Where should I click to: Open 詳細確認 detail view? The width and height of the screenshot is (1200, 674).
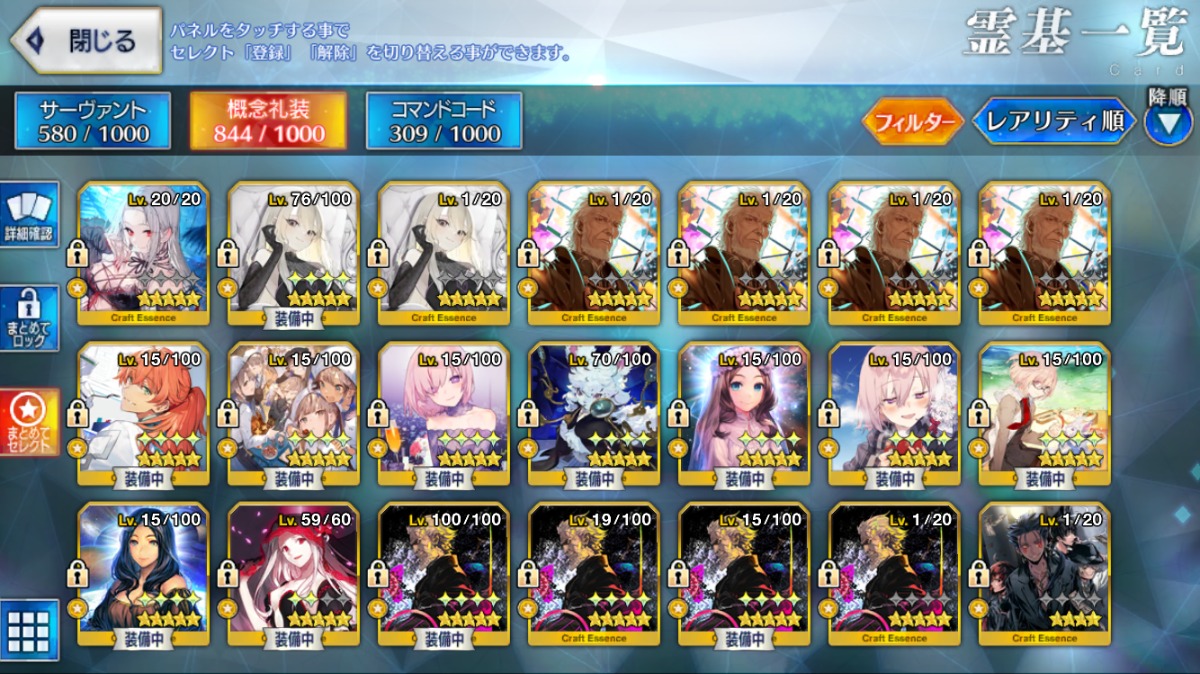[x=31, y=215]
